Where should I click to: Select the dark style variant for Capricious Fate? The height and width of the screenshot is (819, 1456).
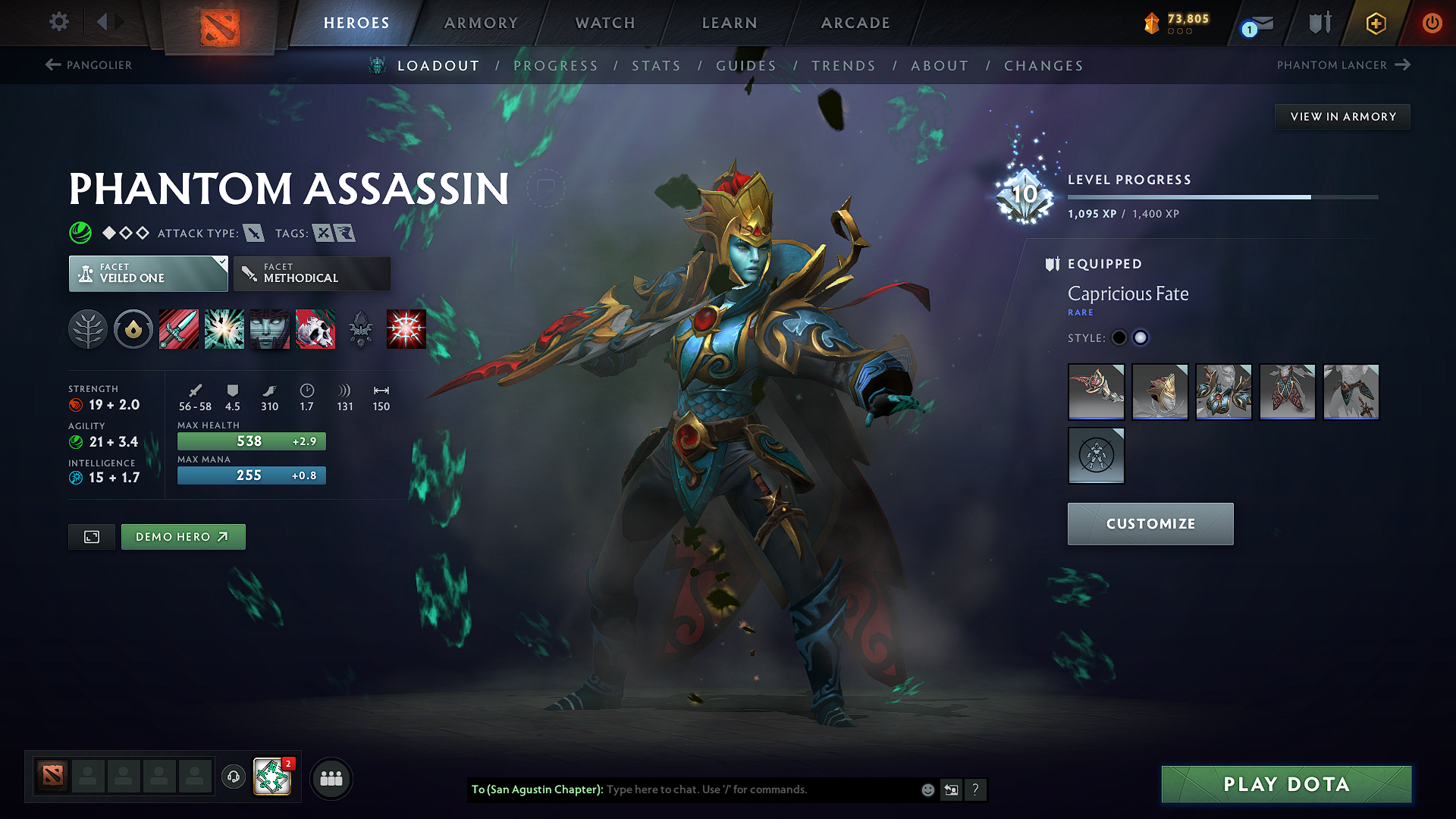[1119, 337]
